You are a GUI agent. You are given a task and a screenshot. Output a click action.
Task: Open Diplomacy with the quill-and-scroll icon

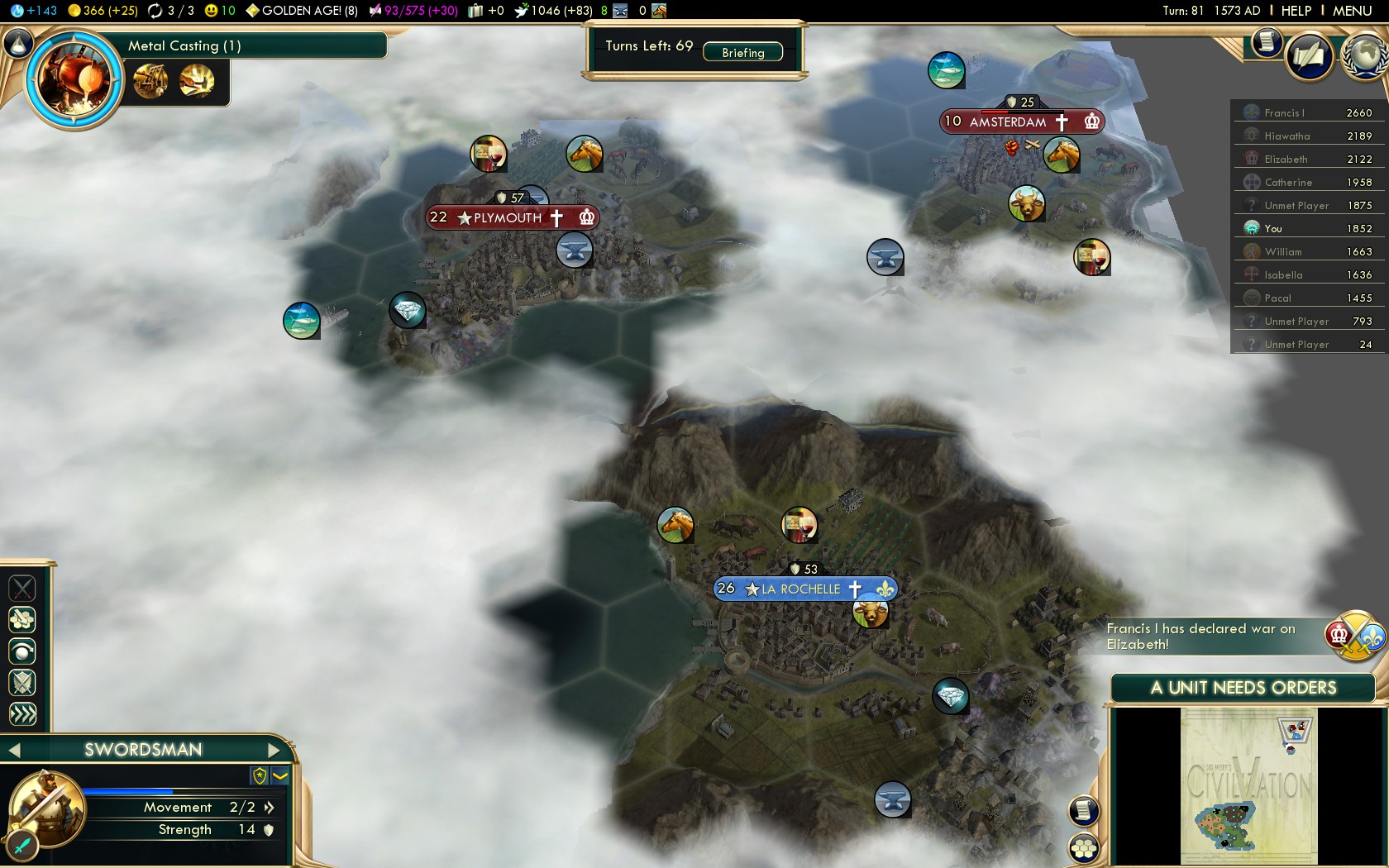1310,58
